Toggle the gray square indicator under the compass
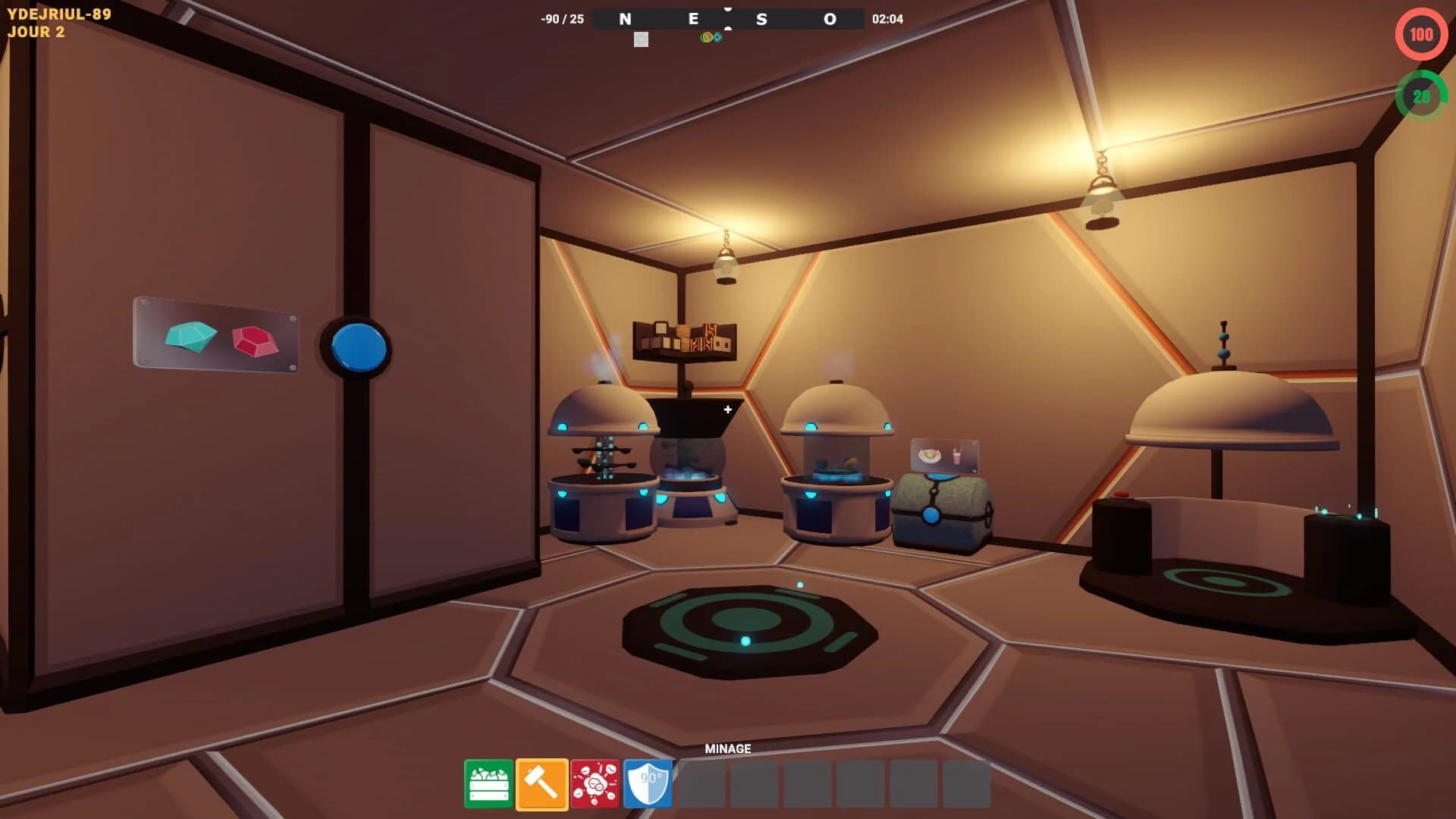The height and width of the screenshot is (819, 1456). pyautogui.click(x=641, y=39)
